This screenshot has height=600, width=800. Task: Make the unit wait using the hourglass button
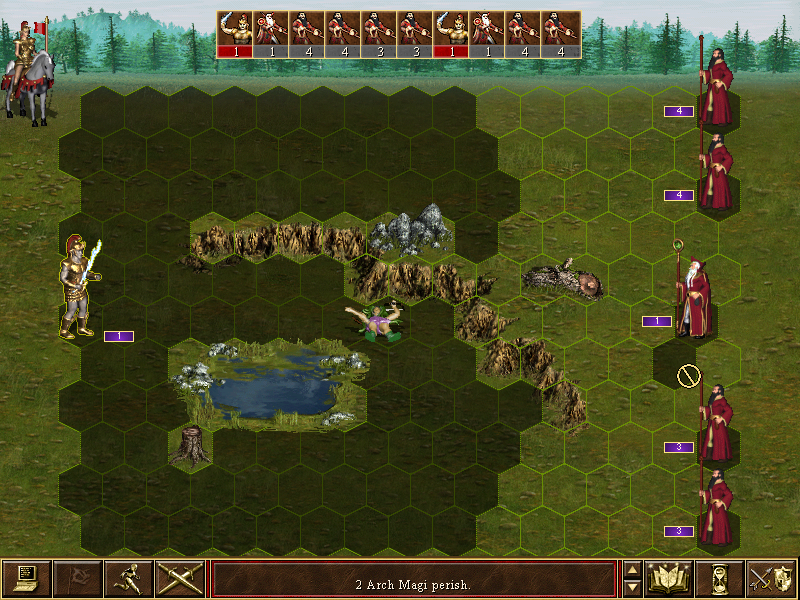721,578
